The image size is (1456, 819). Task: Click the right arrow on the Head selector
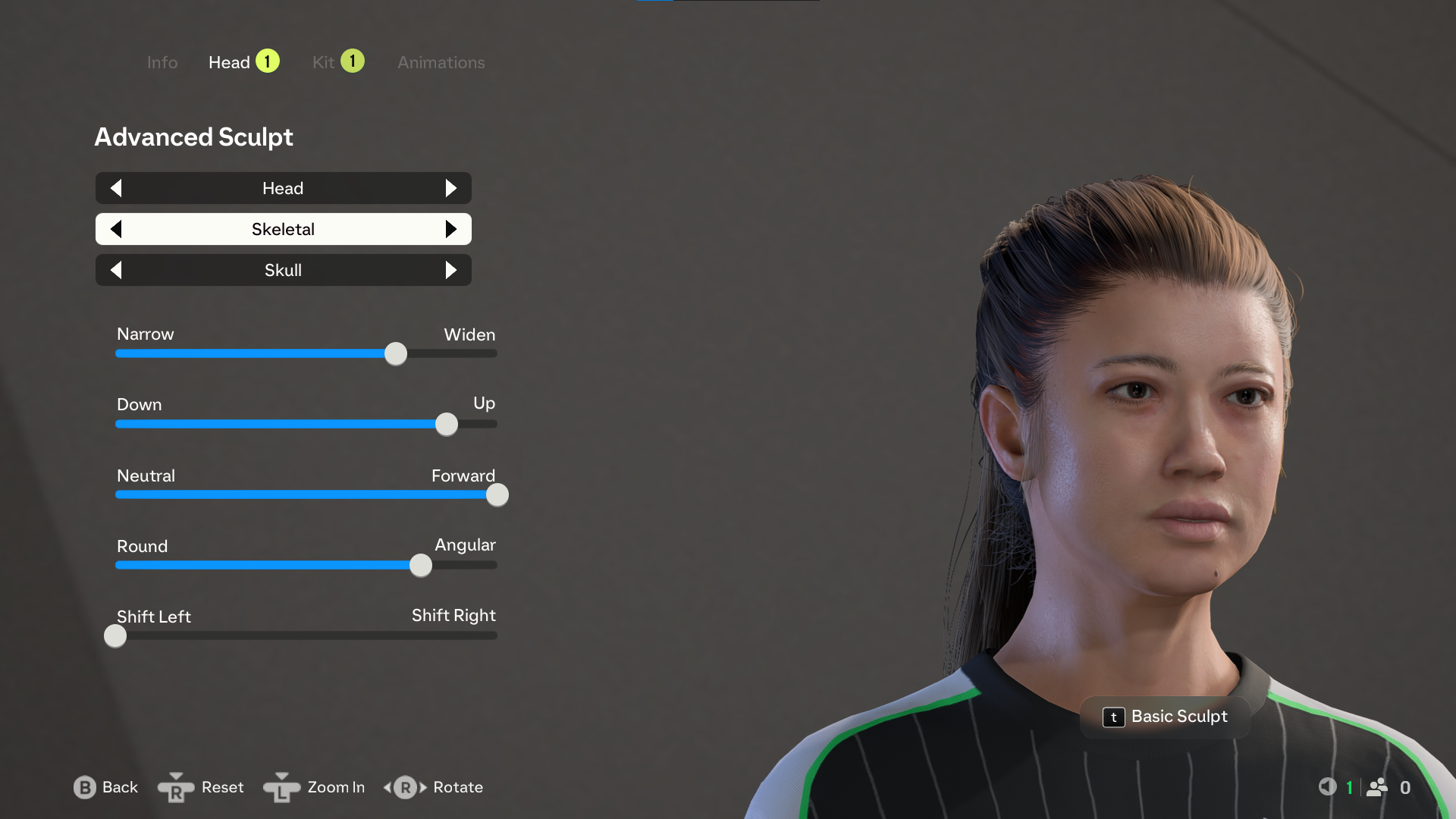[x=452, y=188]
